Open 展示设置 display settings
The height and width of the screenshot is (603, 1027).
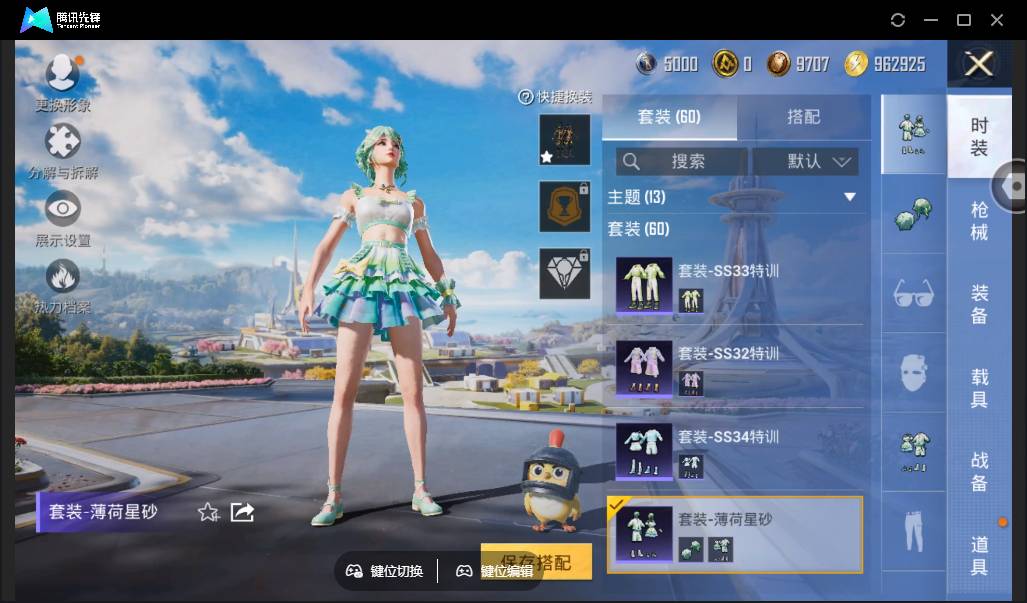(63, 209)
